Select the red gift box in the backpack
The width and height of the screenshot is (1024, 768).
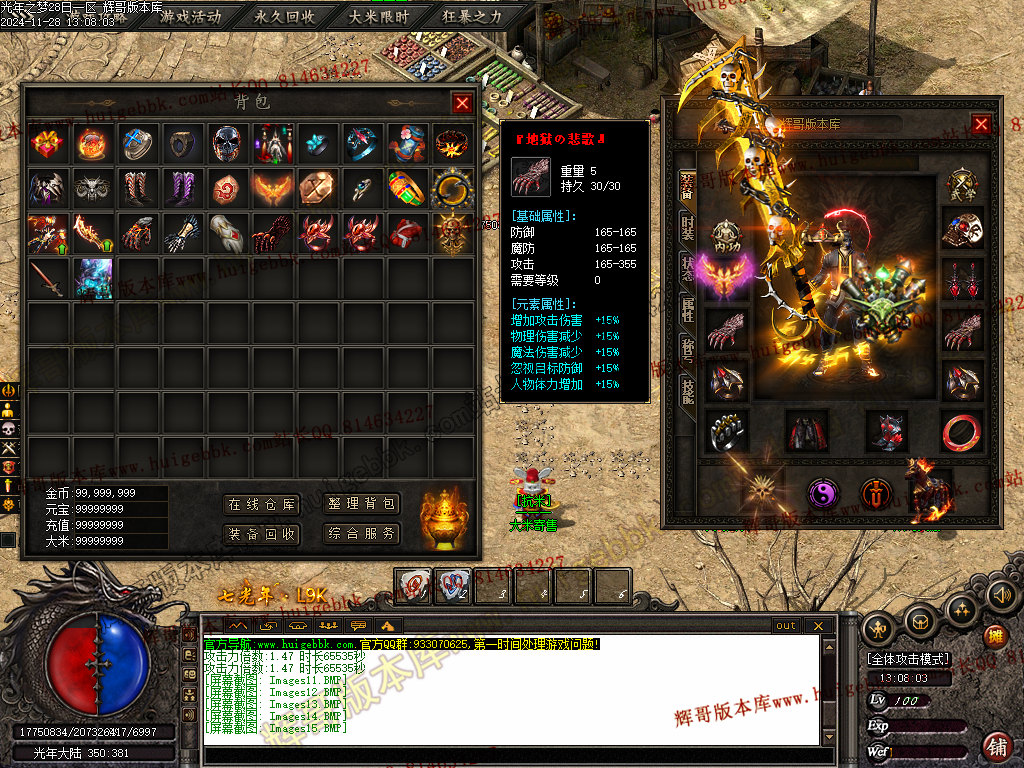pyautogui.click(x=48, y=143)
